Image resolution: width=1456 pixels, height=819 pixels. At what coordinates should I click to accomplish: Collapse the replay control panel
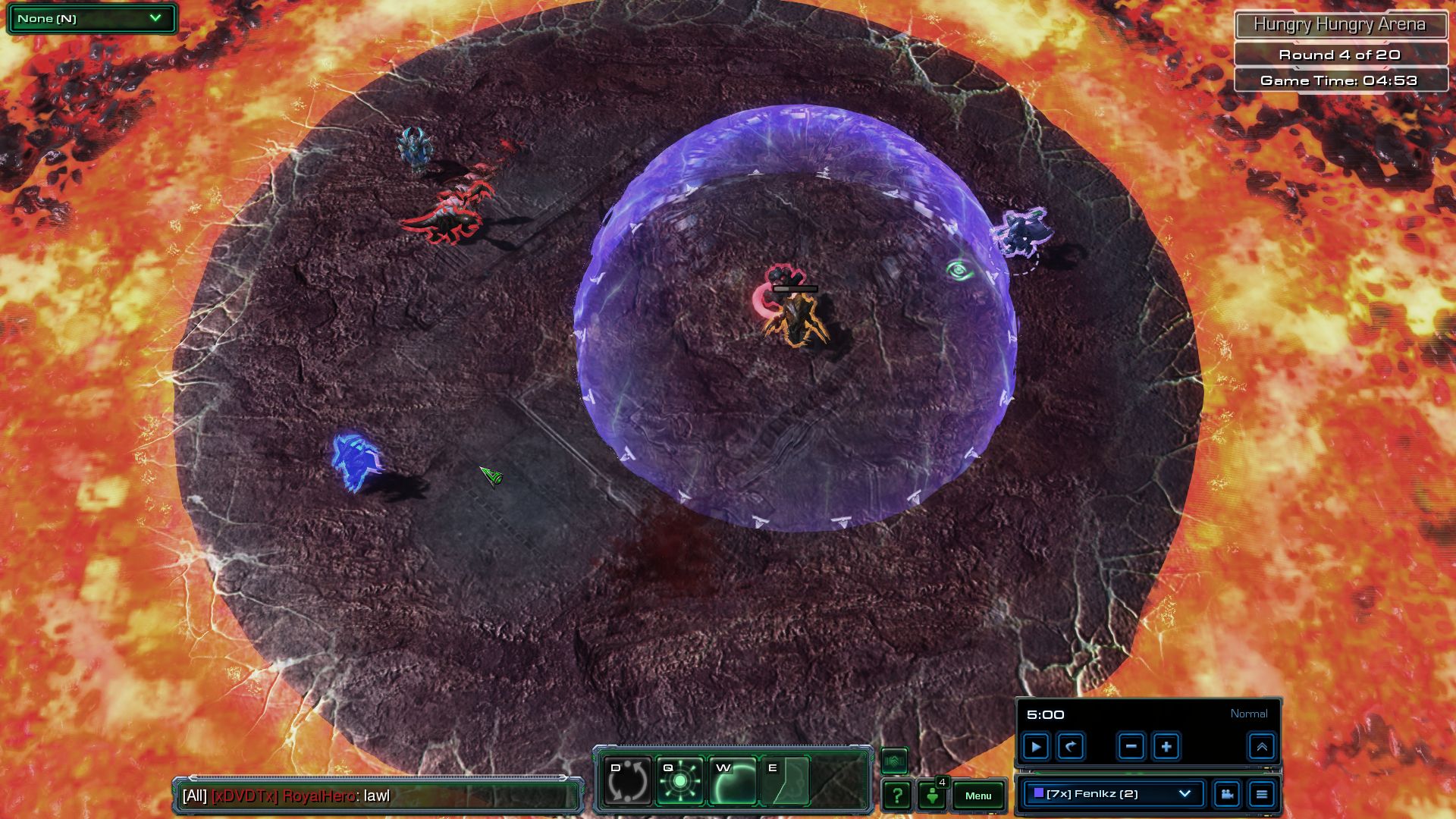1262,747
